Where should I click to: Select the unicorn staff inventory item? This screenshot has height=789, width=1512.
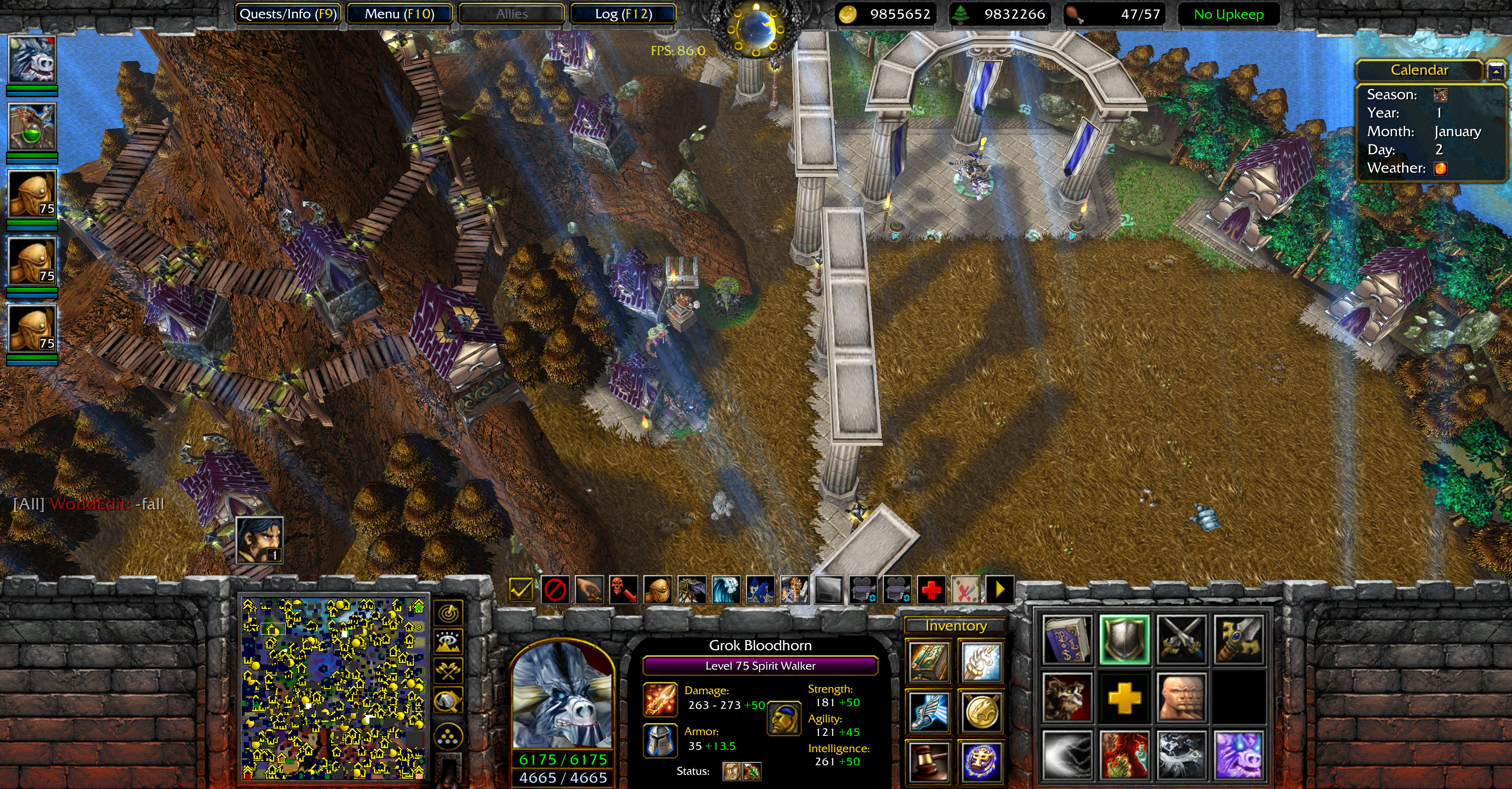click(x=981, y=661)
